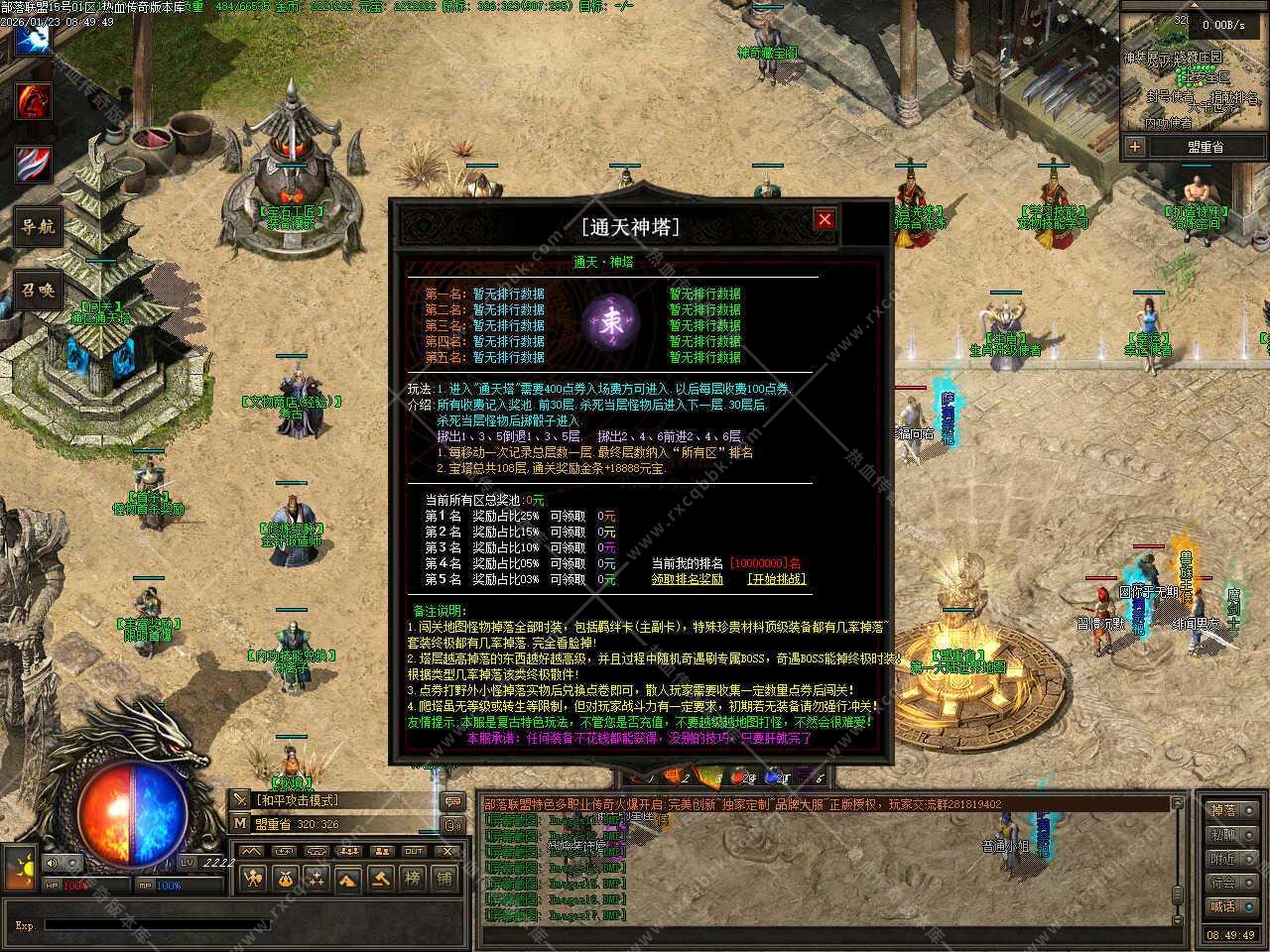Open the character warrior icon panel
The image size is (1270, 952).
[x=254, y=878]
